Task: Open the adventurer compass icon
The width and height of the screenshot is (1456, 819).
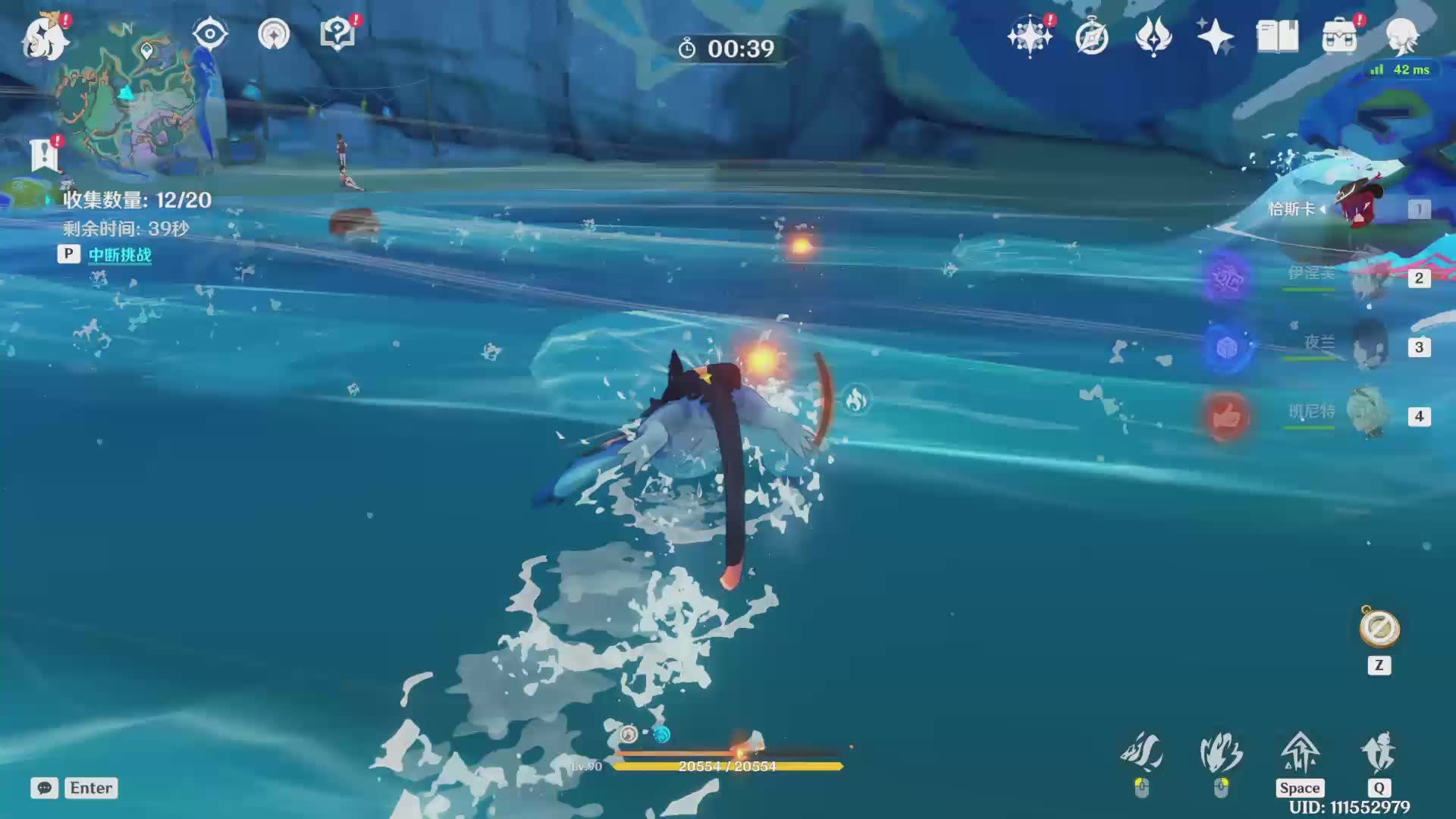Action: 1091,36
